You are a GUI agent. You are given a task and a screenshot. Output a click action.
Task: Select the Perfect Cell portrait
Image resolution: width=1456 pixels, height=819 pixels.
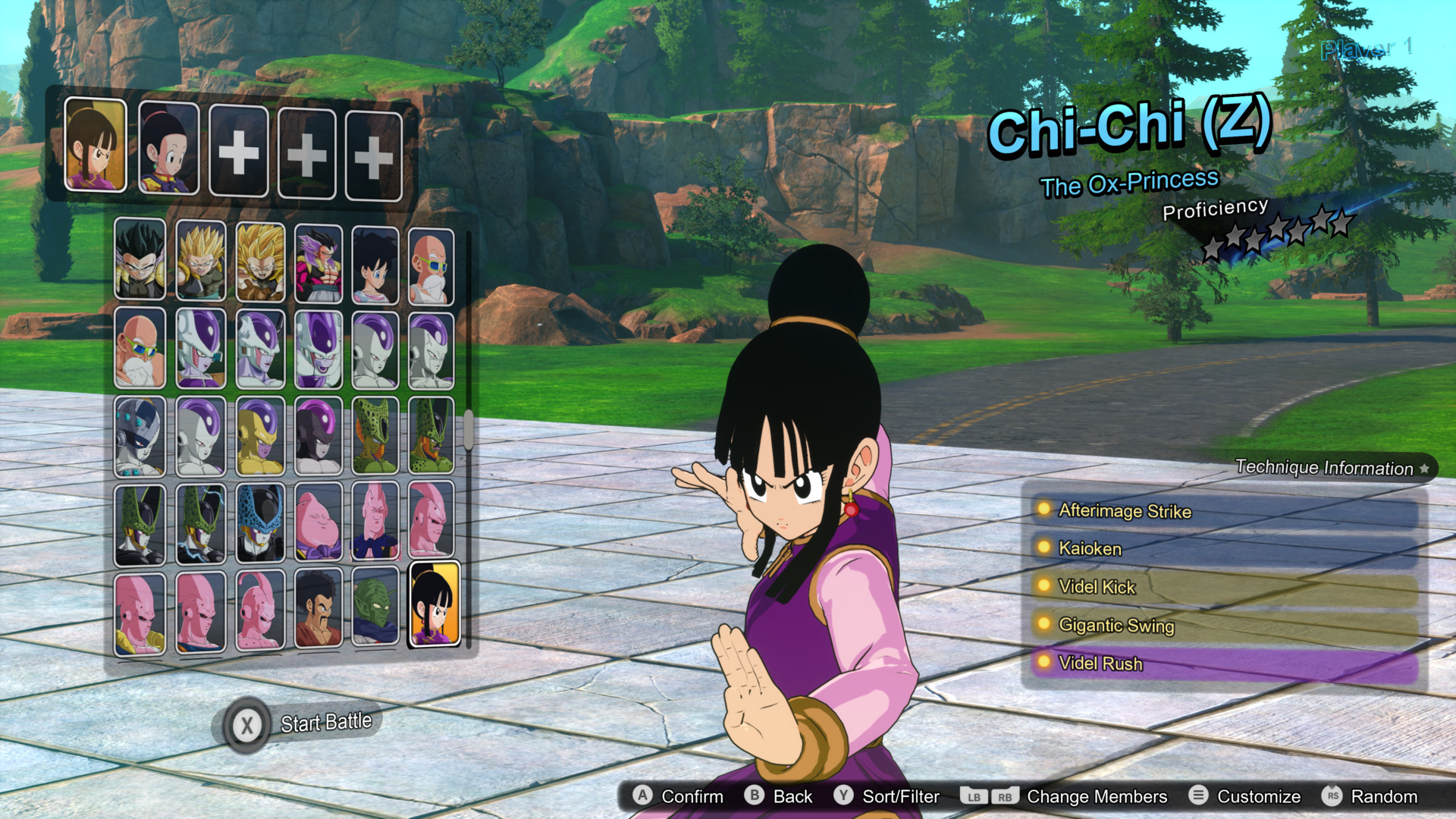(140, 523)
